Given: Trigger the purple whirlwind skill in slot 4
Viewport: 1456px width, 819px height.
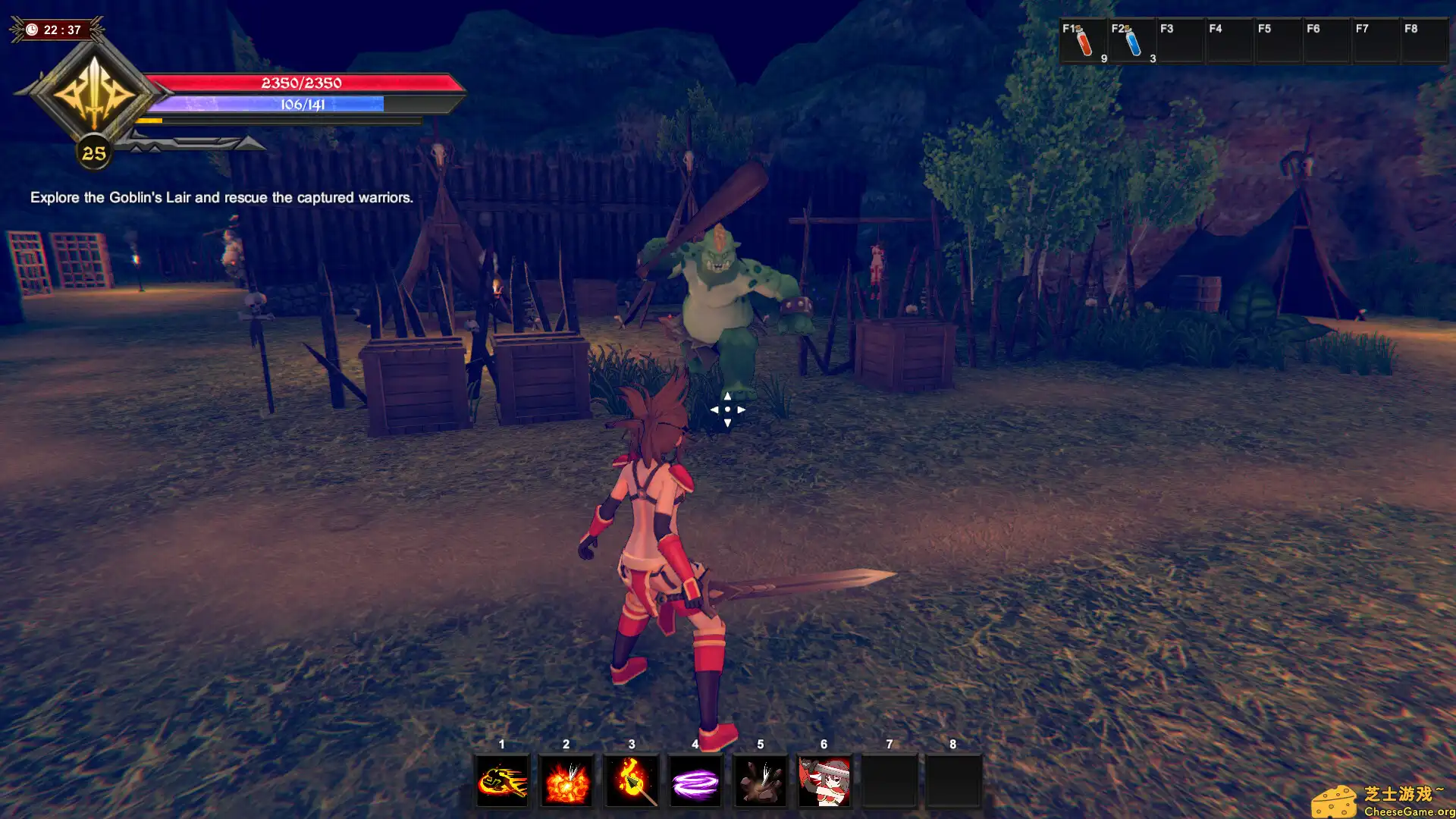Looking at the screenshot, I should pos(695,781).
